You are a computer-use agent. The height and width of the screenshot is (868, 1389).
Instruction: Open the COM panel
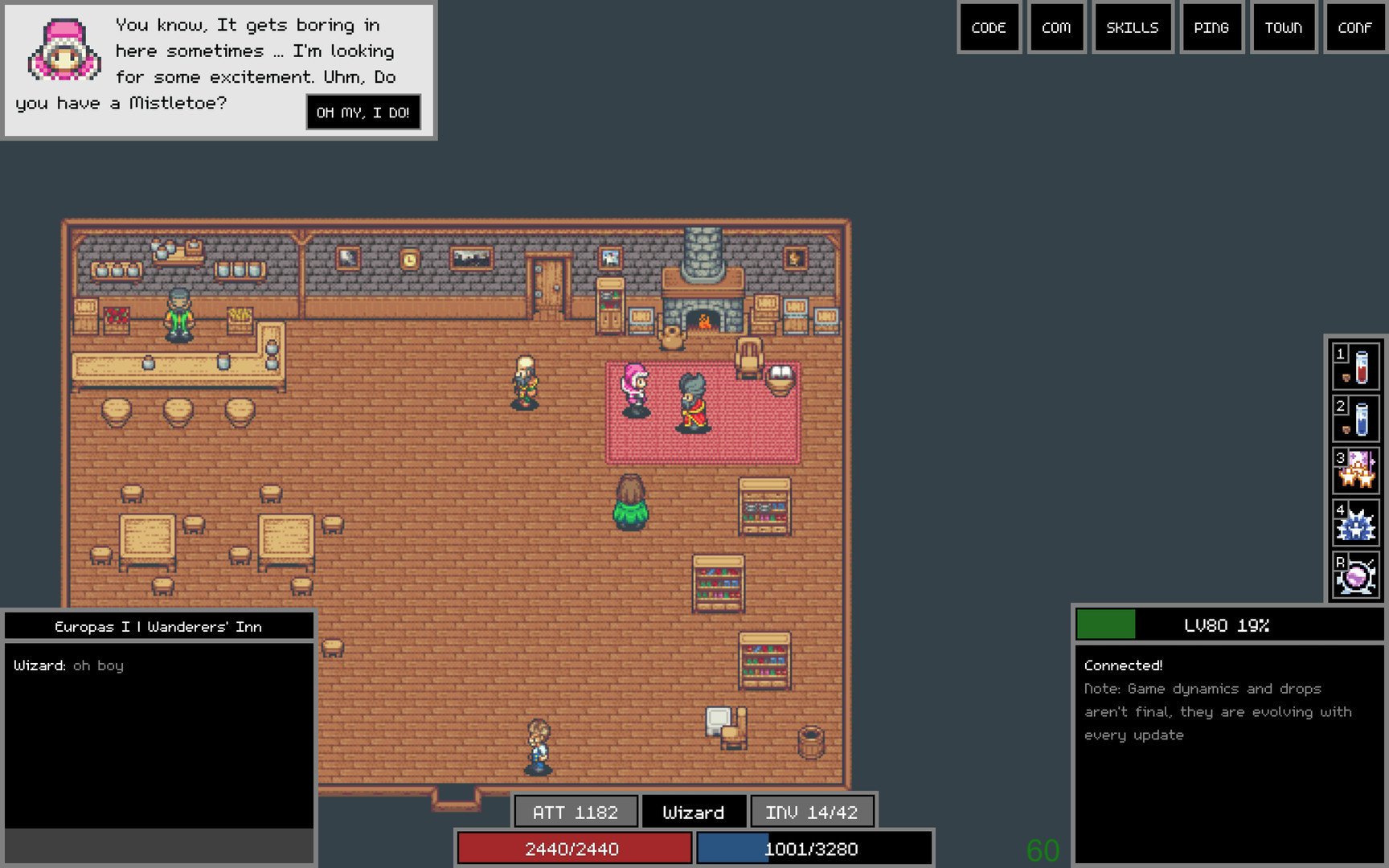click(x=1056, y=27)
